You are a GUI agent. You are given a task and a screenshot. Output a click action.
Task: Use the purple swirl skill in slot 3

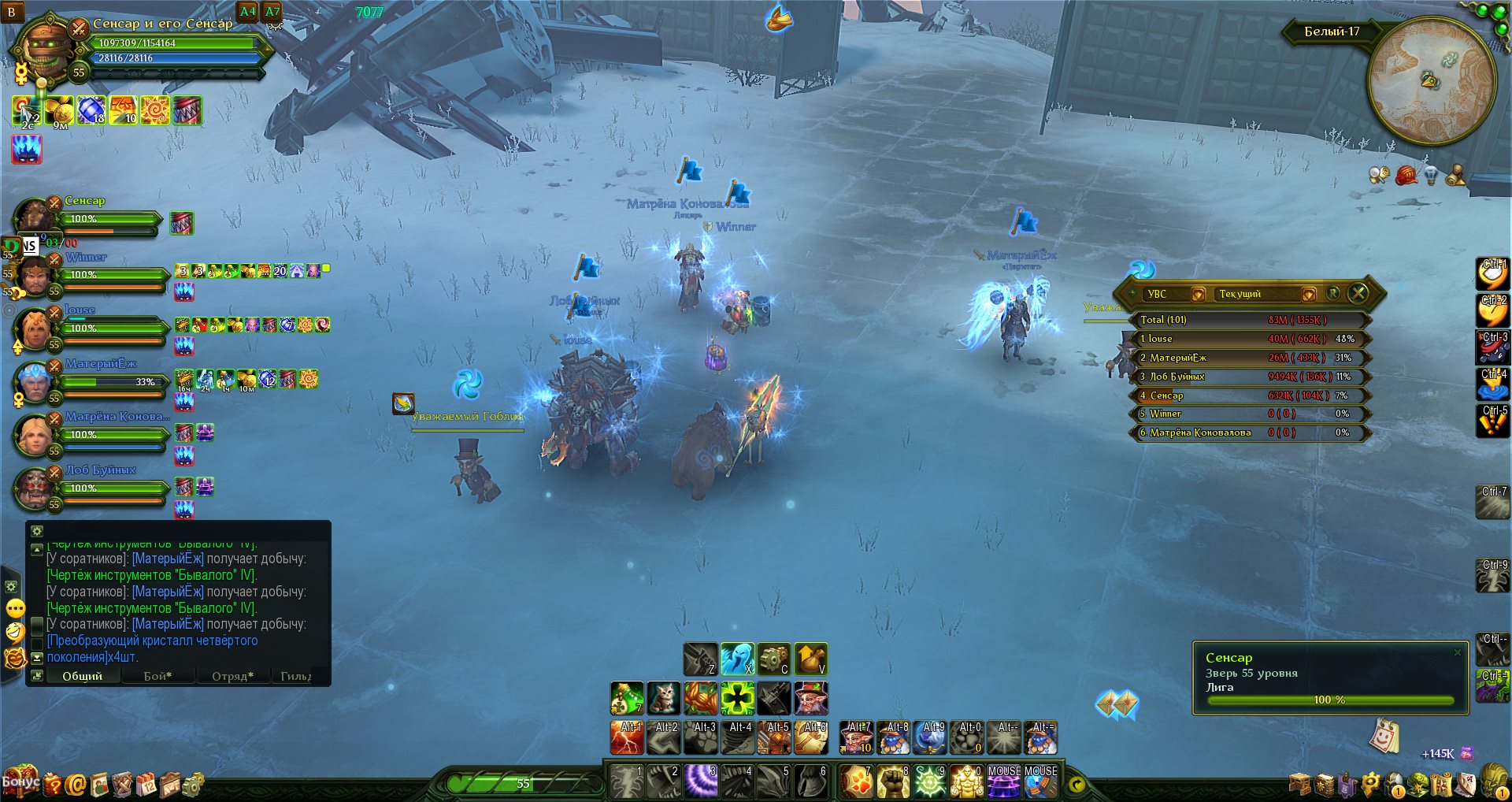tap(700, 781)
